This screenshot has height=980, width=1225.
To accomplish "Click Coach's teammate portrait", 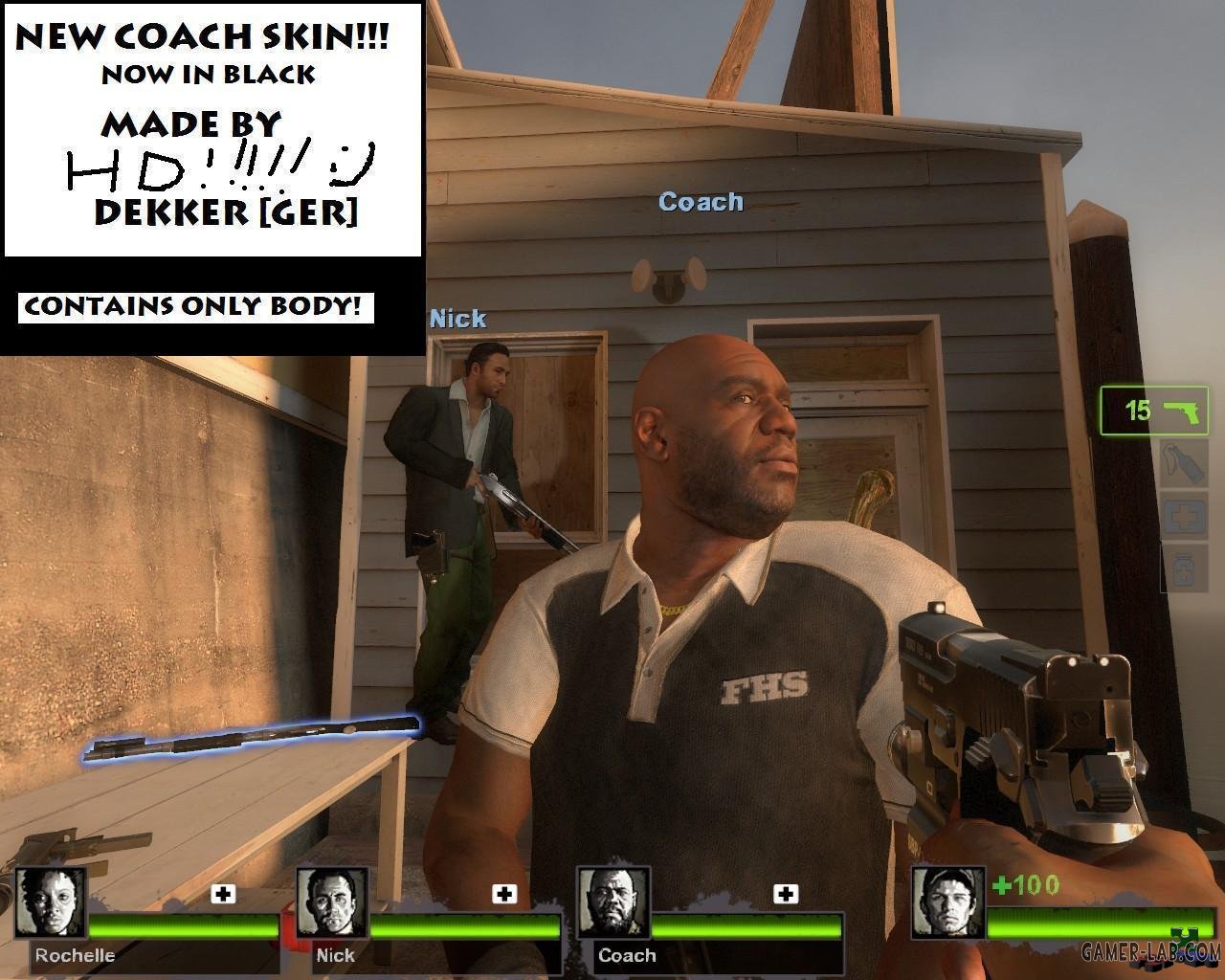I will point(612,902).
